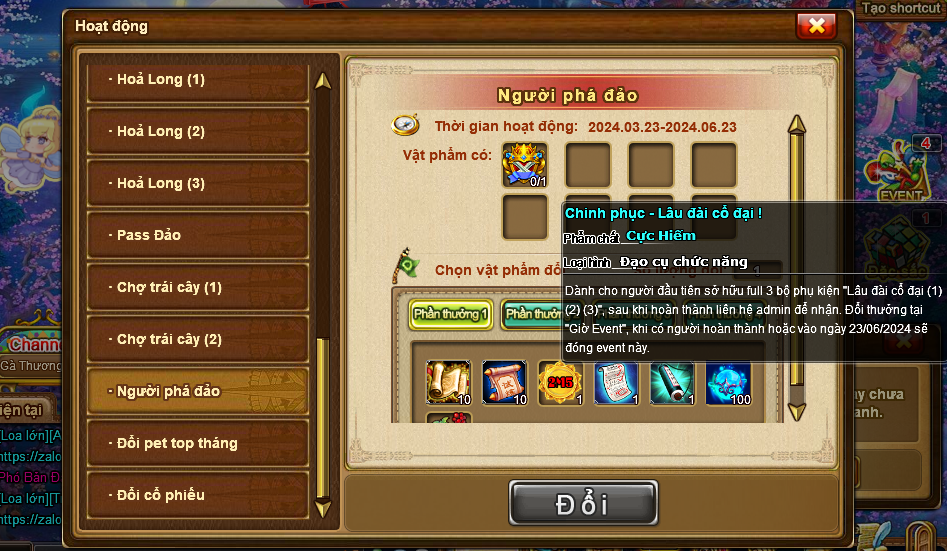The image size is (947, 551).
Task: Choose the 2H5 gold badge reward
Action: click(560, 383)
